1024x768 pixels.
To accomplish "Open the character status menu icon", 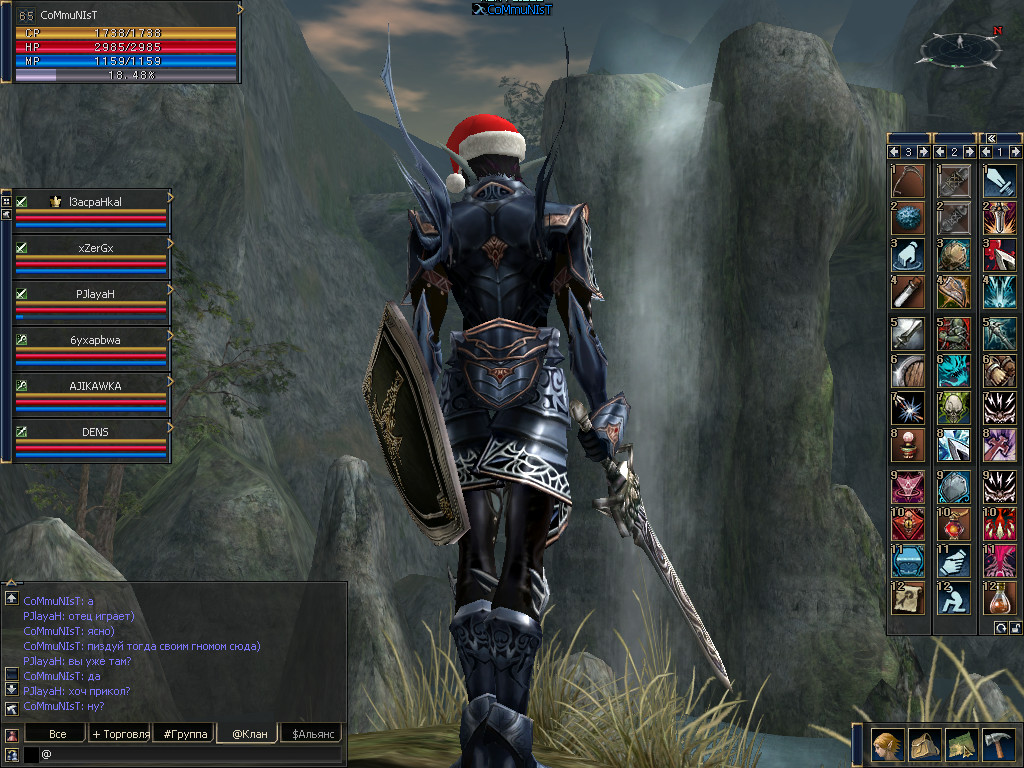I will coord(885,745).
